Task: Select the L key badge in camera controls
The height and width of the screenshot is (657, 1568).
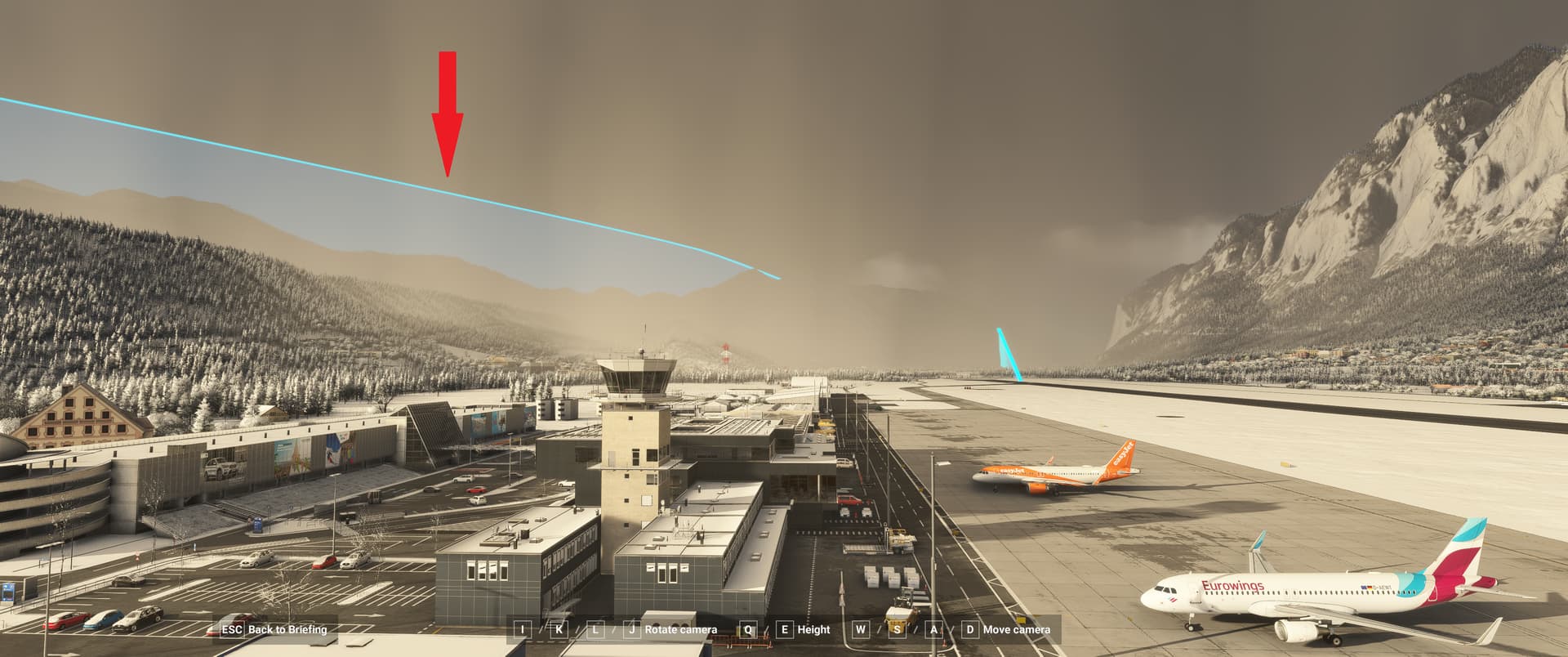Action: (595, 630)
